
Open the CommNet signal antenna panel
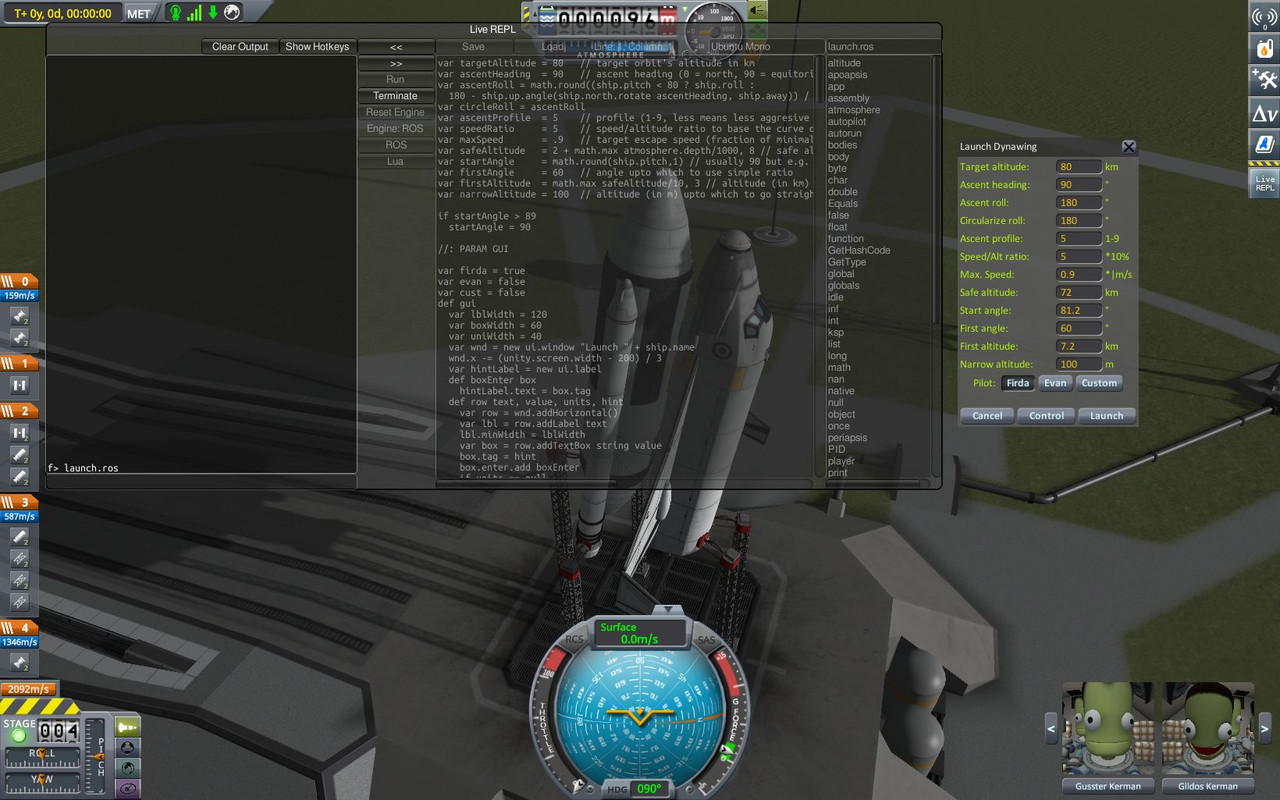[x=1262, y=17]
